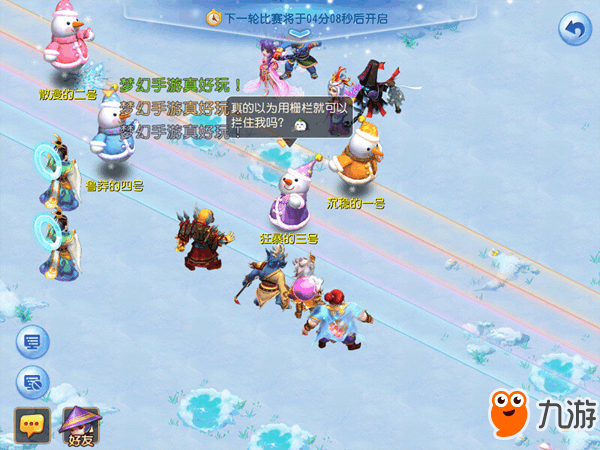Expand the downward chevron under the timer banner
Viewport: 600px width, 450px height.
(x=300, y=33)
